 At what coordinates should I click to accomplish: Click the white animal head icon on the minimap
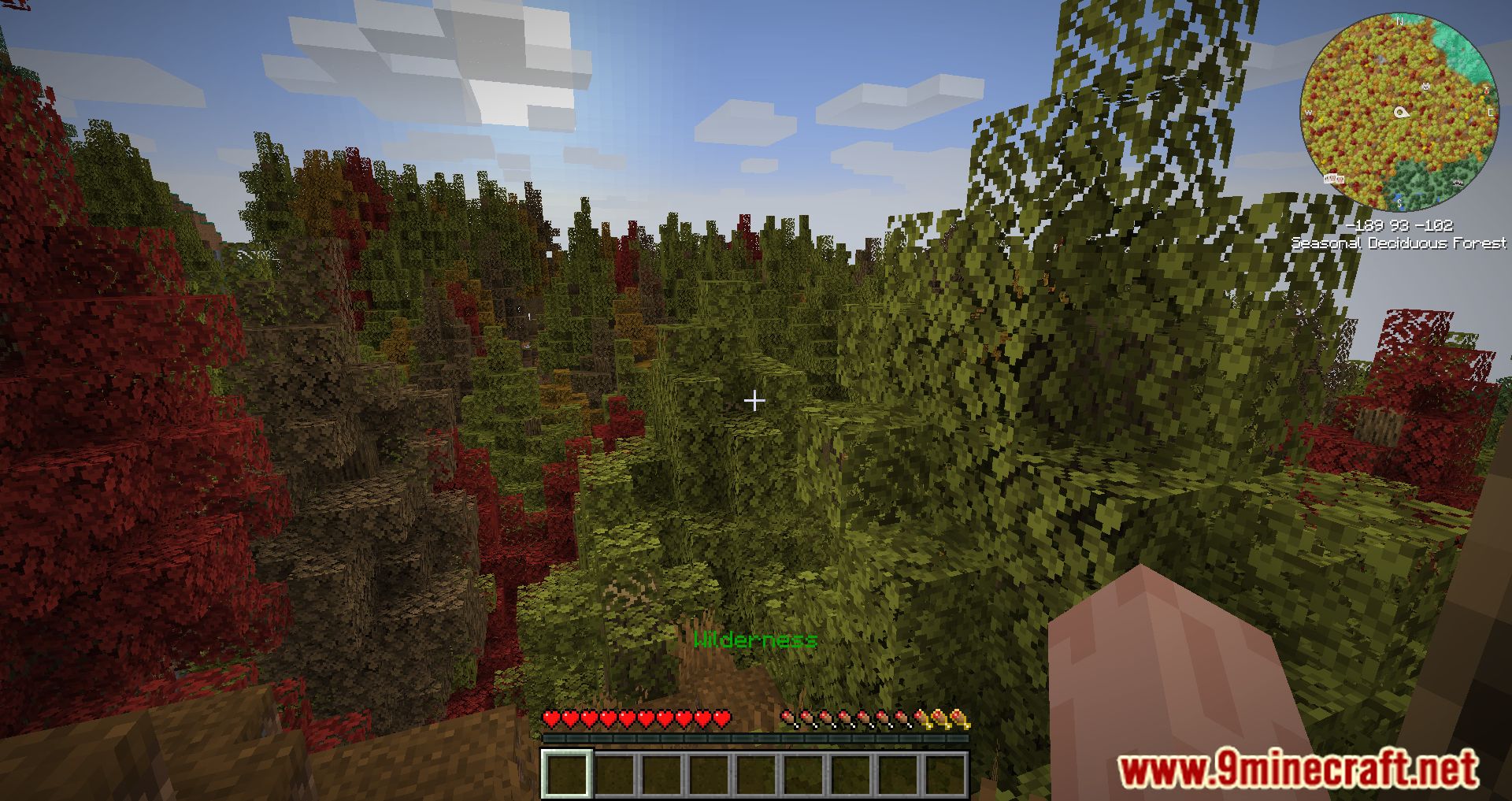pyautogui.click(x=1425, y=86)
